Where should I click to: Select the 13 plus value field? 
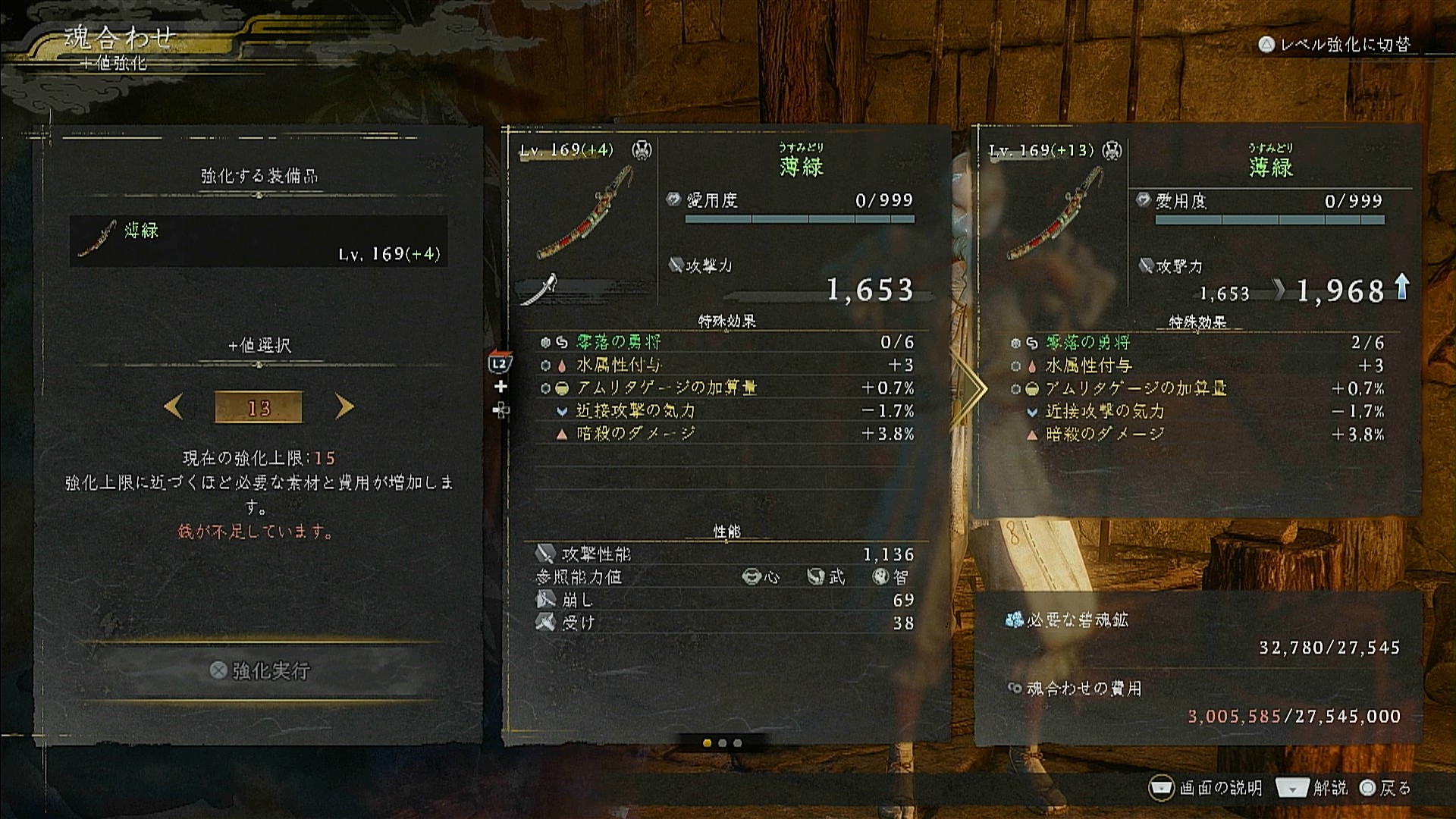(x=259, y=408)
